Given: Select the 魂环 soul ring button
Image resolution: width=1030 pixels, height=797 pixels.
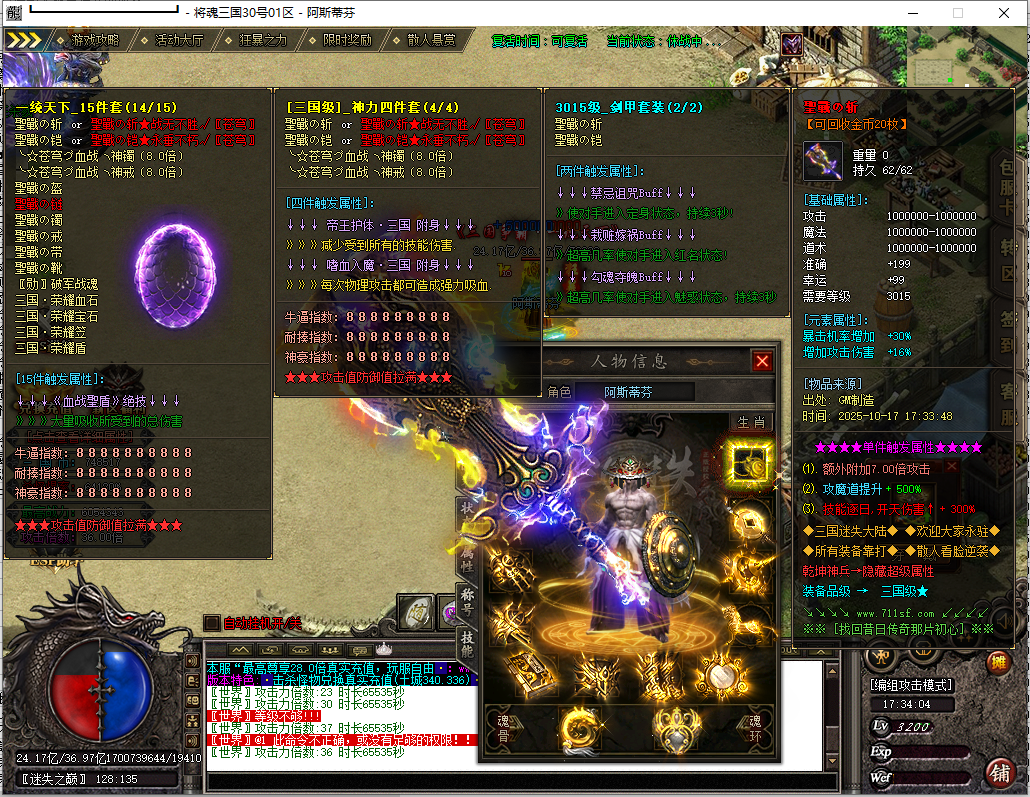Looking at the screenshot, I should click(x=756, y=726).
